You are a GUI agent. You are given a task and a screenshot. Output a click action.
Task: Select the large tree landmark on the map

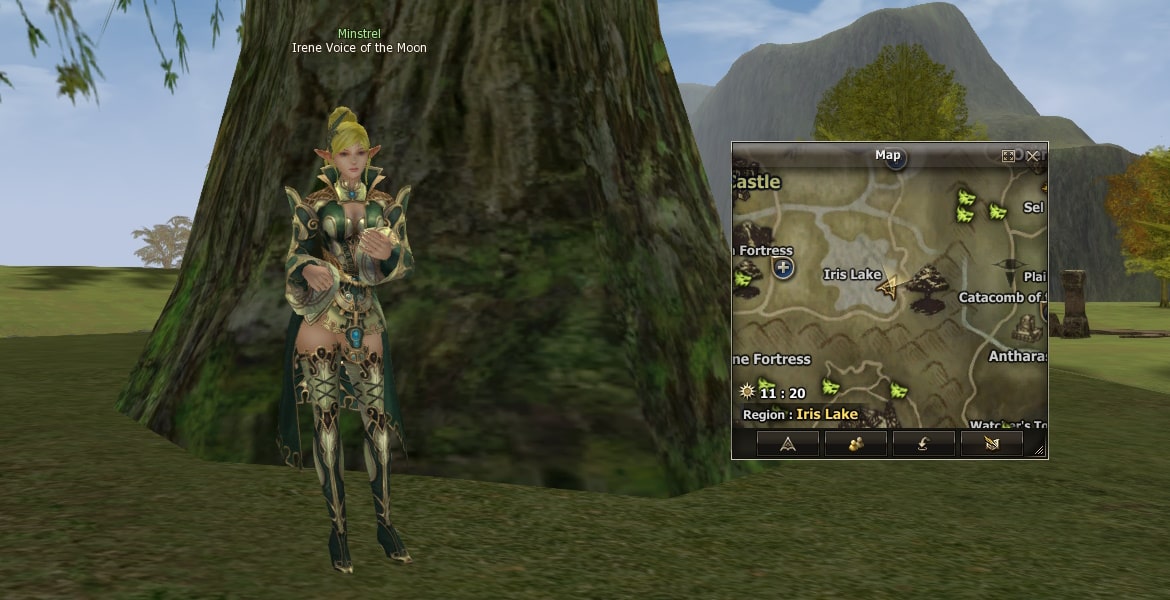pyautogui.click(x=928, y=287)
